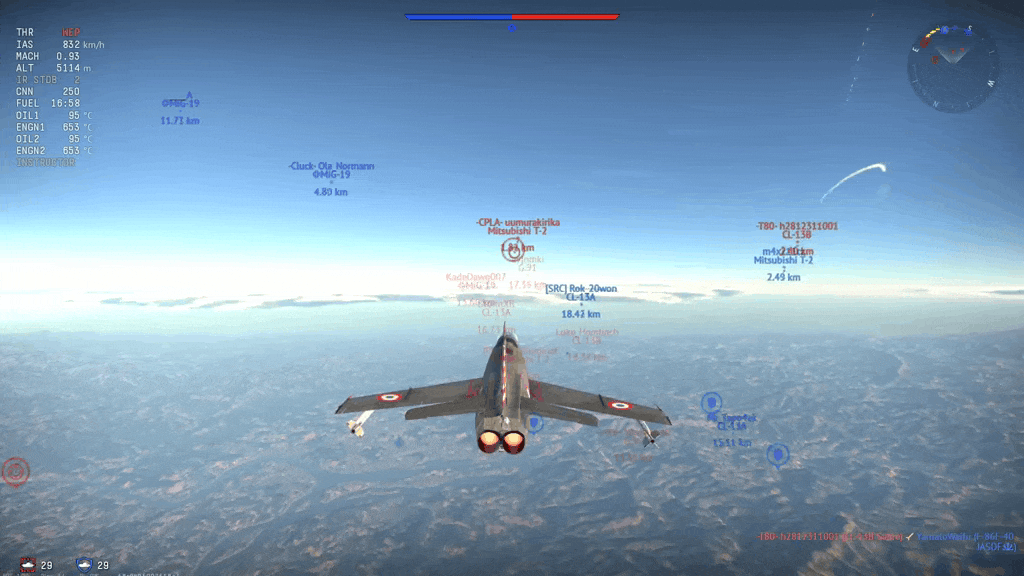
Task: Click the red target-lock circle on the Mitsubishi T-2
Action: pyautogui.click(x=513, y=250)
